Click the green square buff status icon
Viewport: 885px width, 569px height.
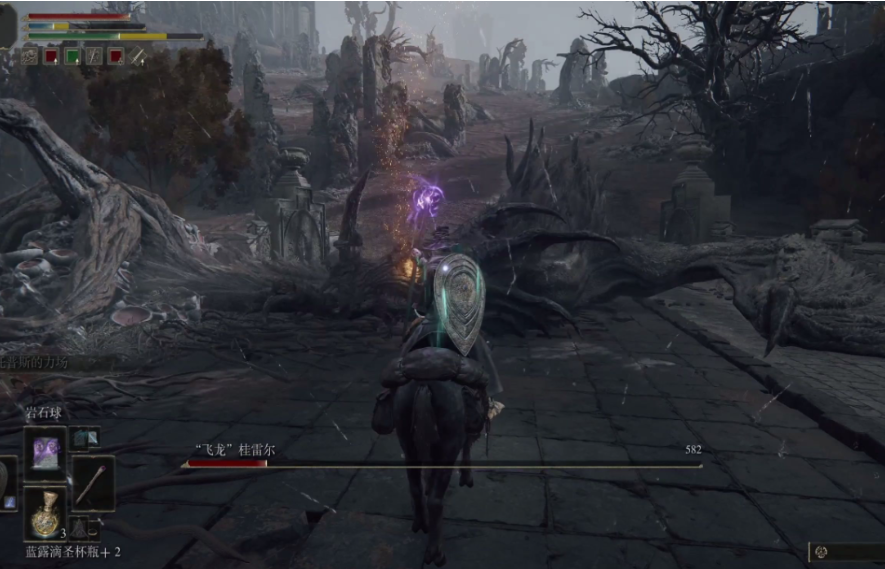point(72,56)
